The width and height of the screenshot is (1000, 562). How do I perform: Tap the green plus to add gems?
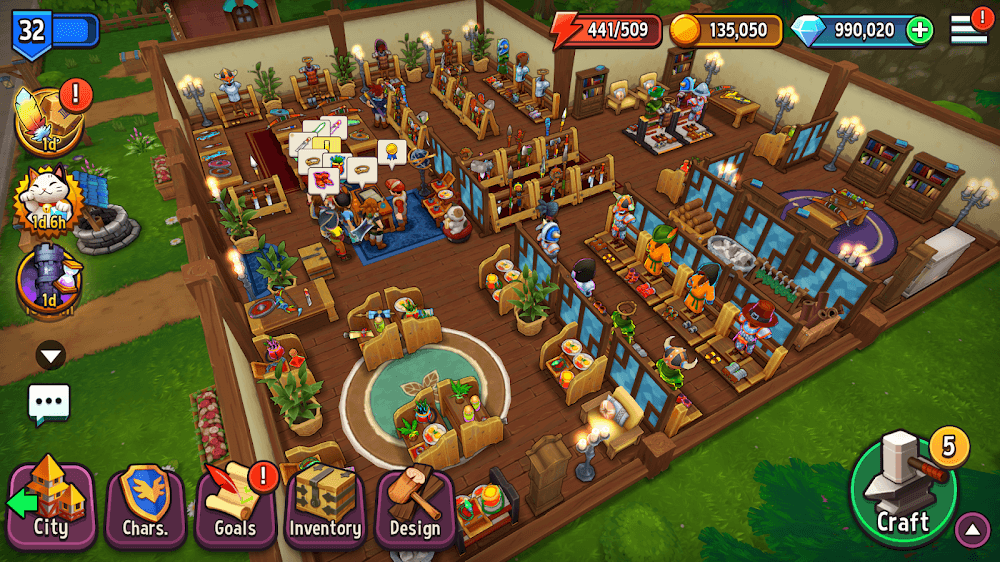pos(919,30)
